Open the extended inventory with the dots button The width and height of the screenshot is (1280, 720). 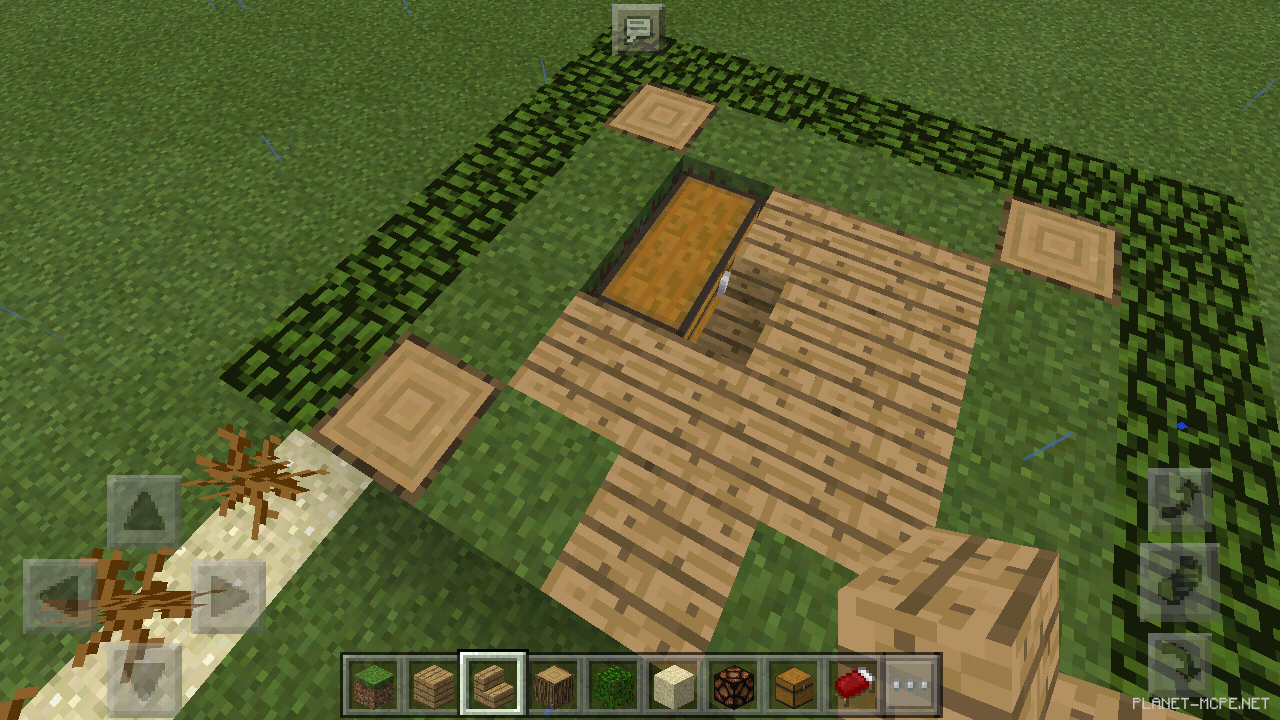(x=910, y=684)
